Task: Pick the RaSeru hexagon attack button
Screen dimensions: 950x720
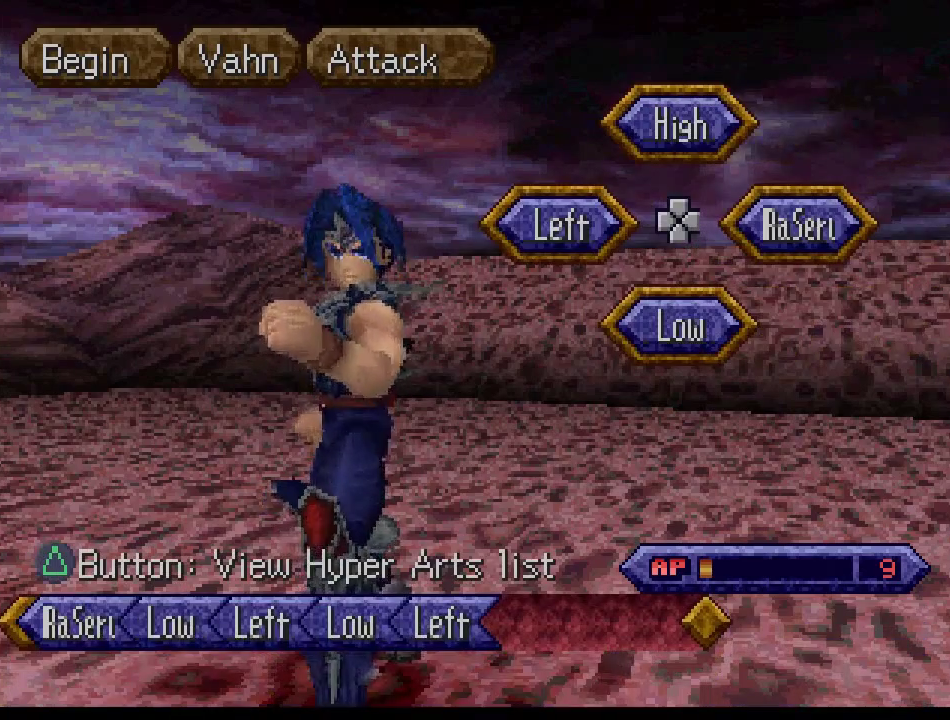Action: coord(799,224)
